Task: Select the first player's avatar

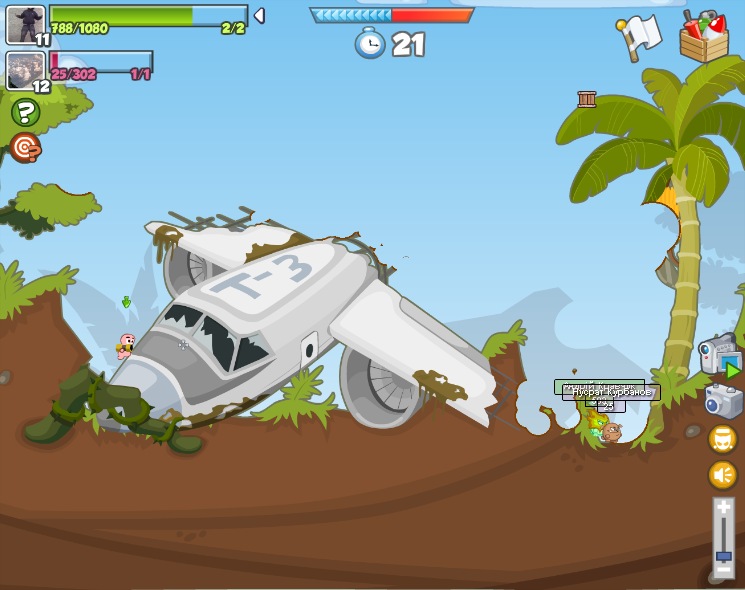Action: point(24,24)
